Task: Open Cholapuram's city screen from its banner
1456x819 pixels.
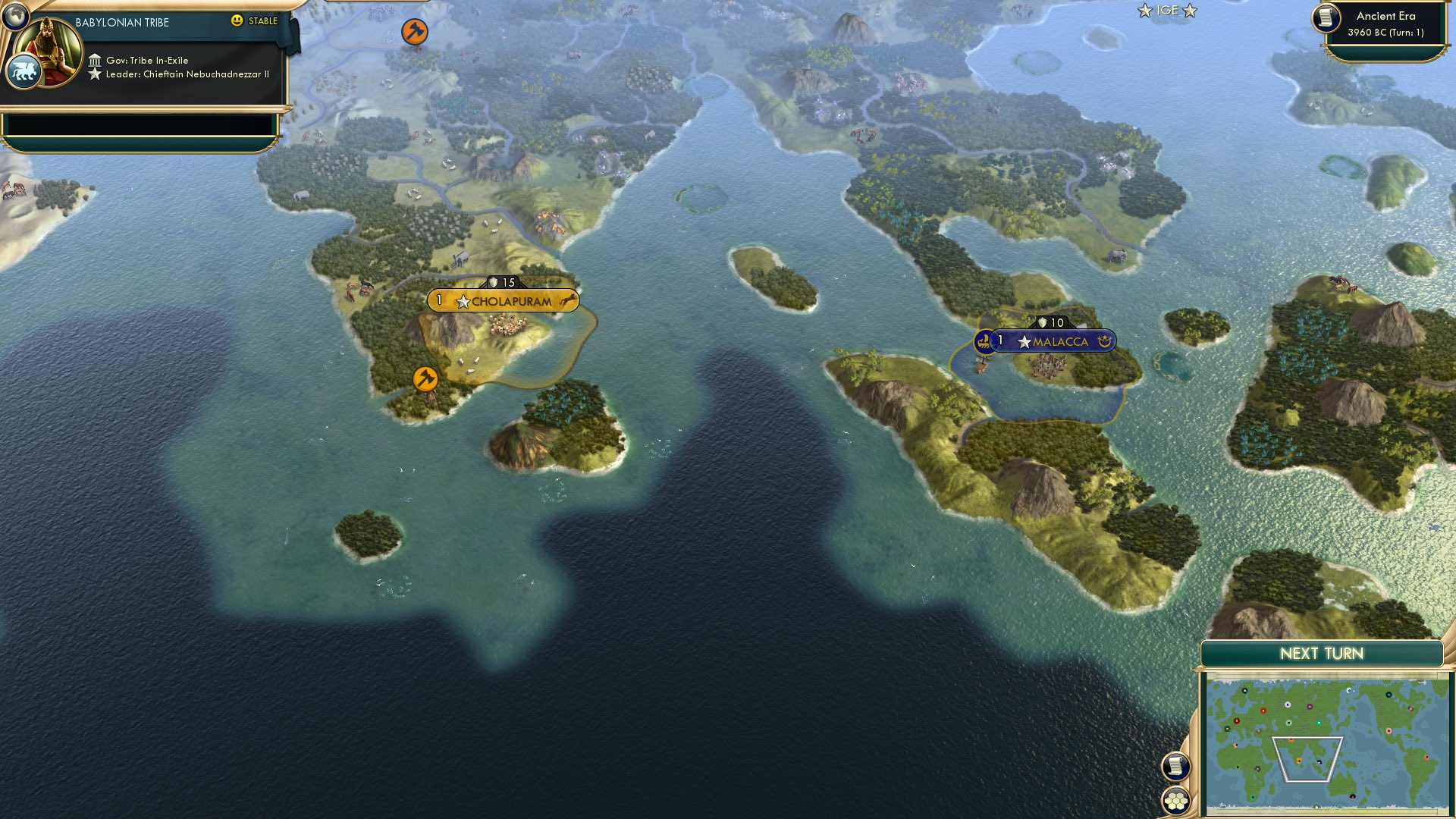Action: [x=510, y=300]
